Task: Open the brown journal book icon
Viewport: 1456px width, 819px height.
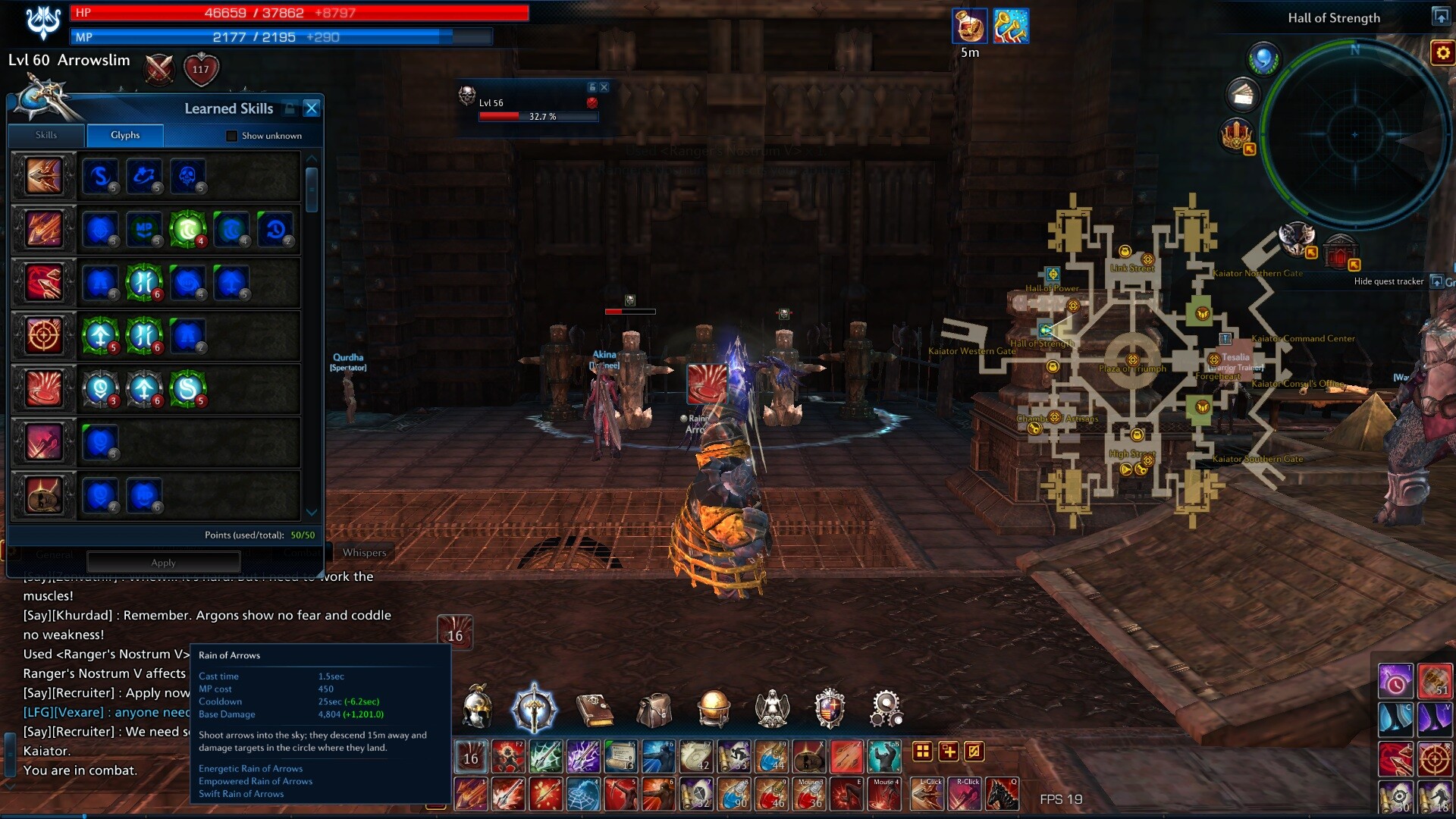Action: (x=595, y=709)
